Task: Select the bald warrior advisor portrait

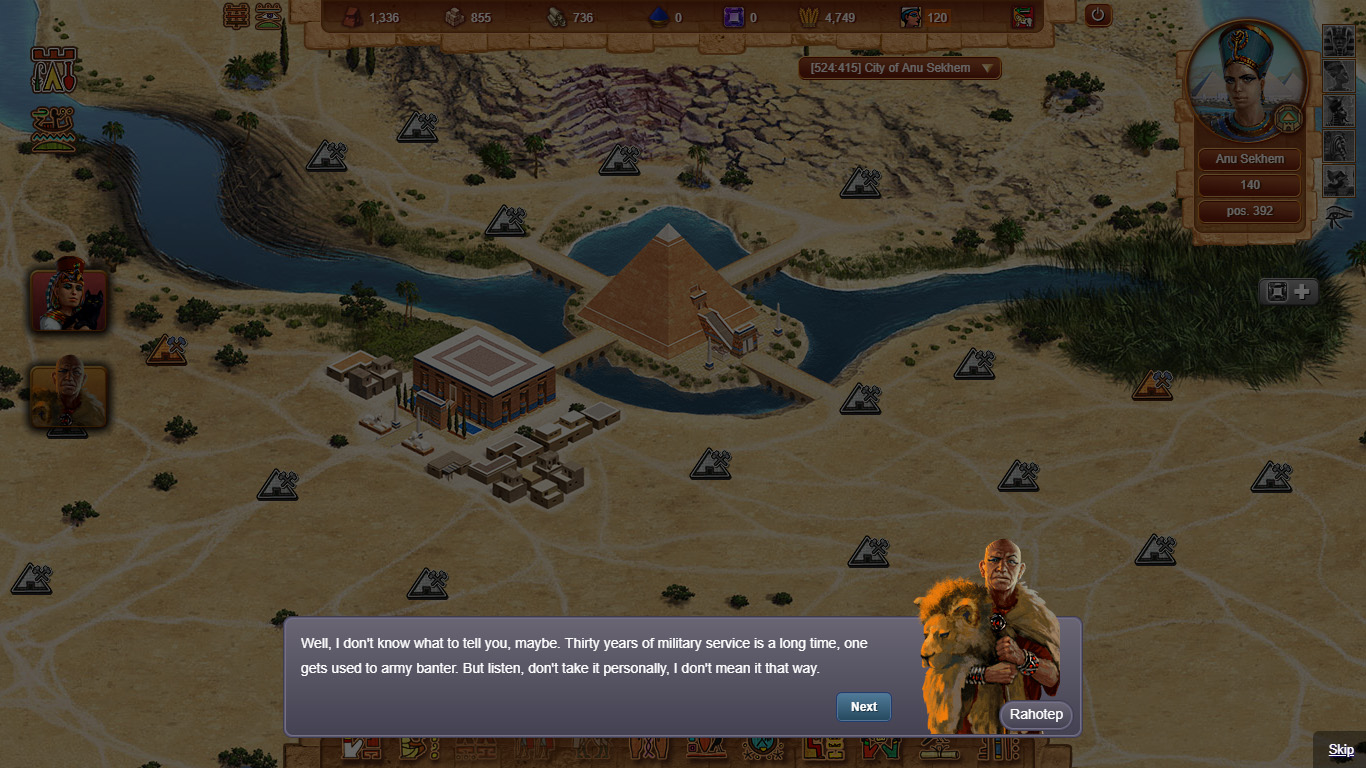Action: pos(68,396)
